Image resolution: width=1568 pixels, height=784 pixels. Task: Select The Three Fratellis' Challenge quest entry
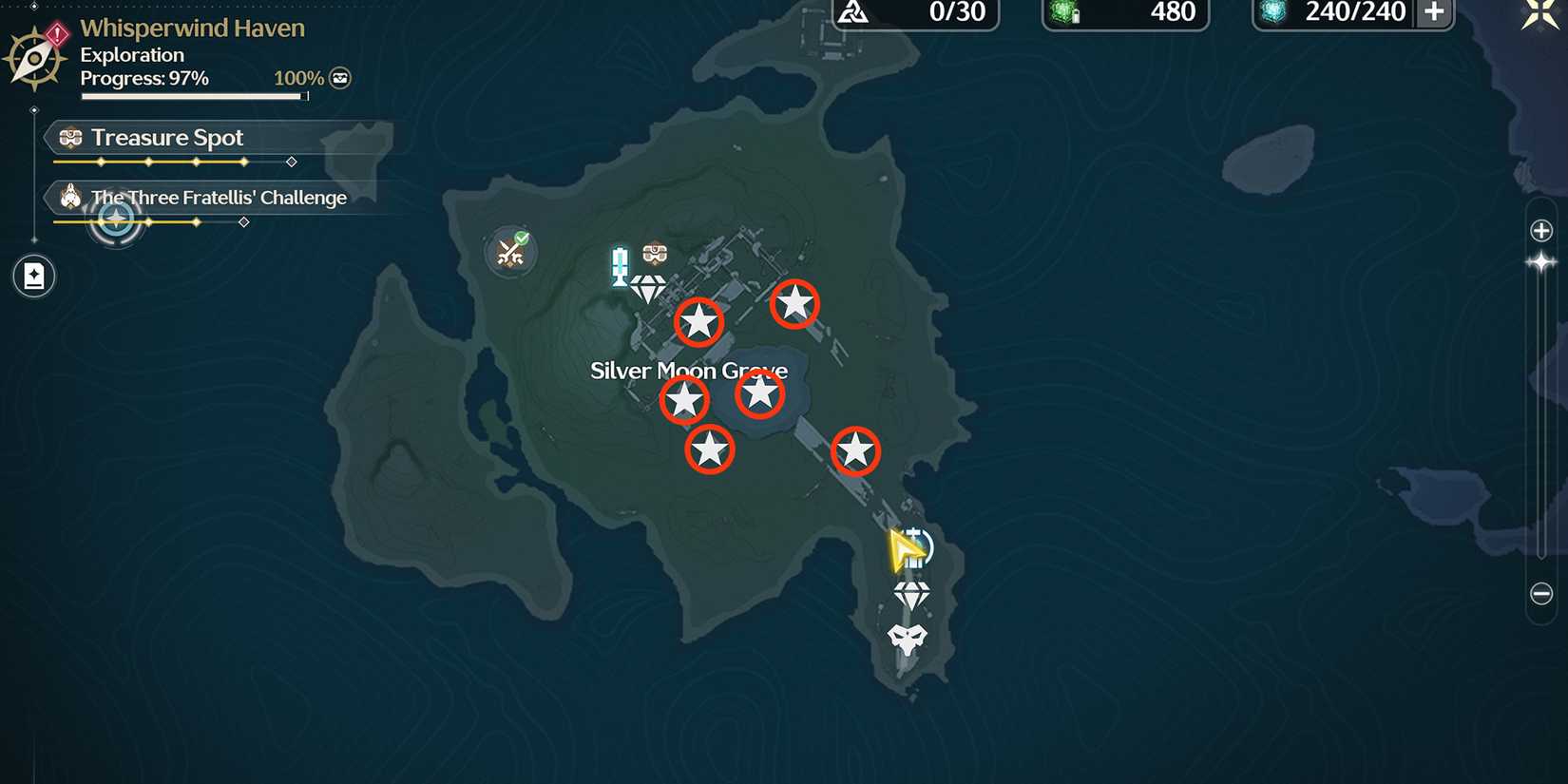click(x=218, y=197)
